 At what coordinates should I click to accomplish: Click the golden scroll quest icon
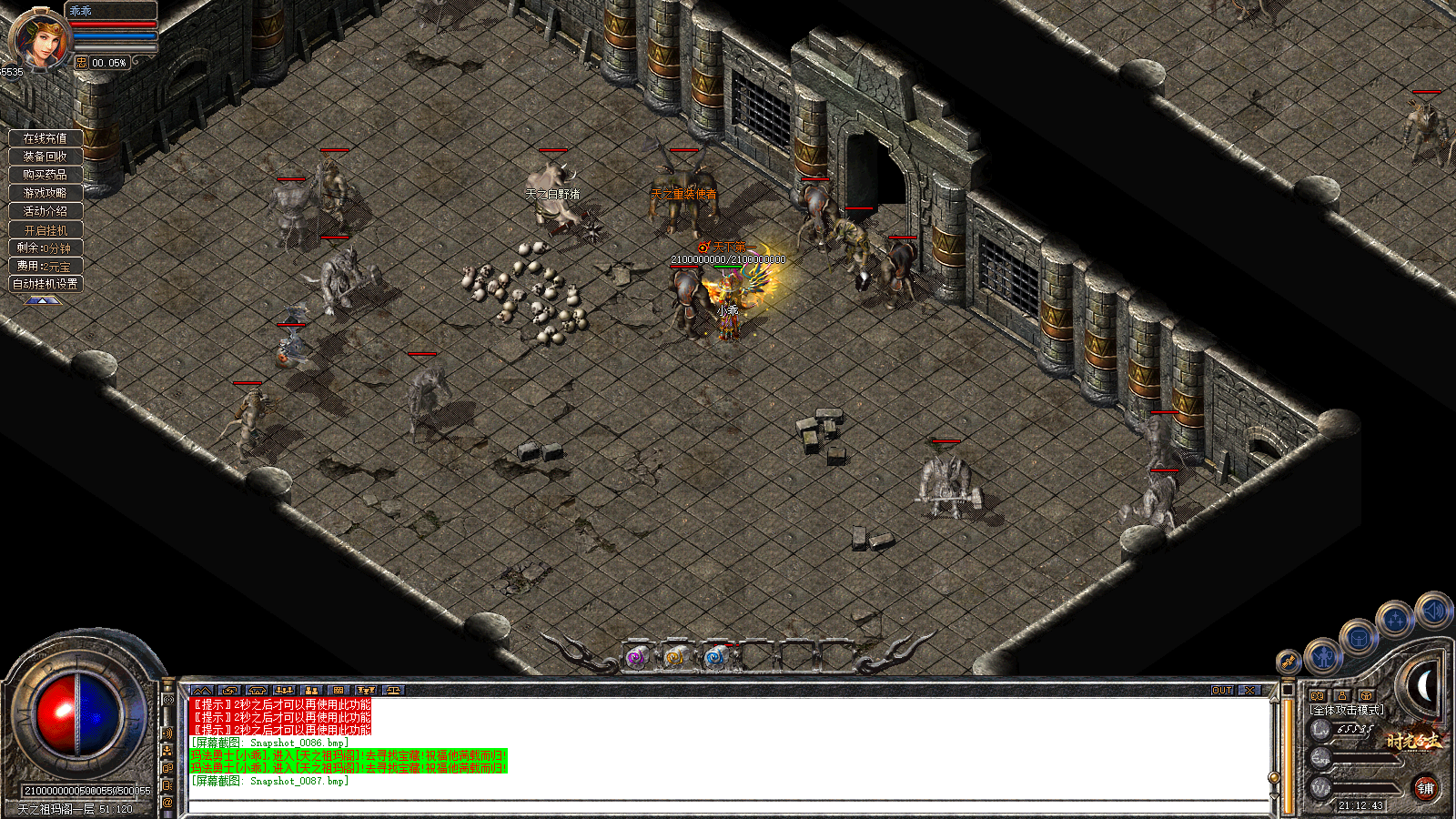pyautogui.click(x=1287, y=662)
